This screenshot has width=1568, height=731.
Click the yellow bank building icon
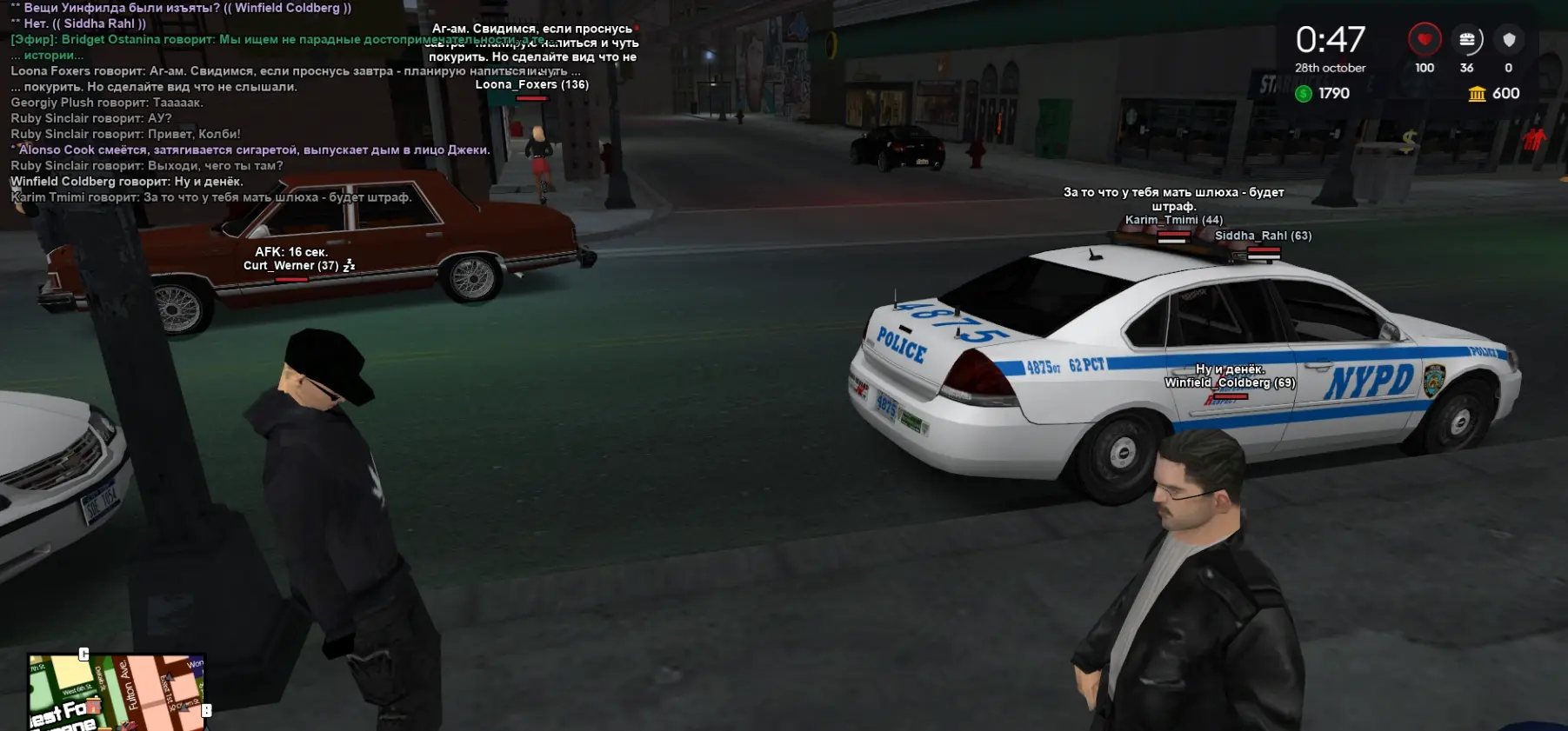[x=1477, y=94]
